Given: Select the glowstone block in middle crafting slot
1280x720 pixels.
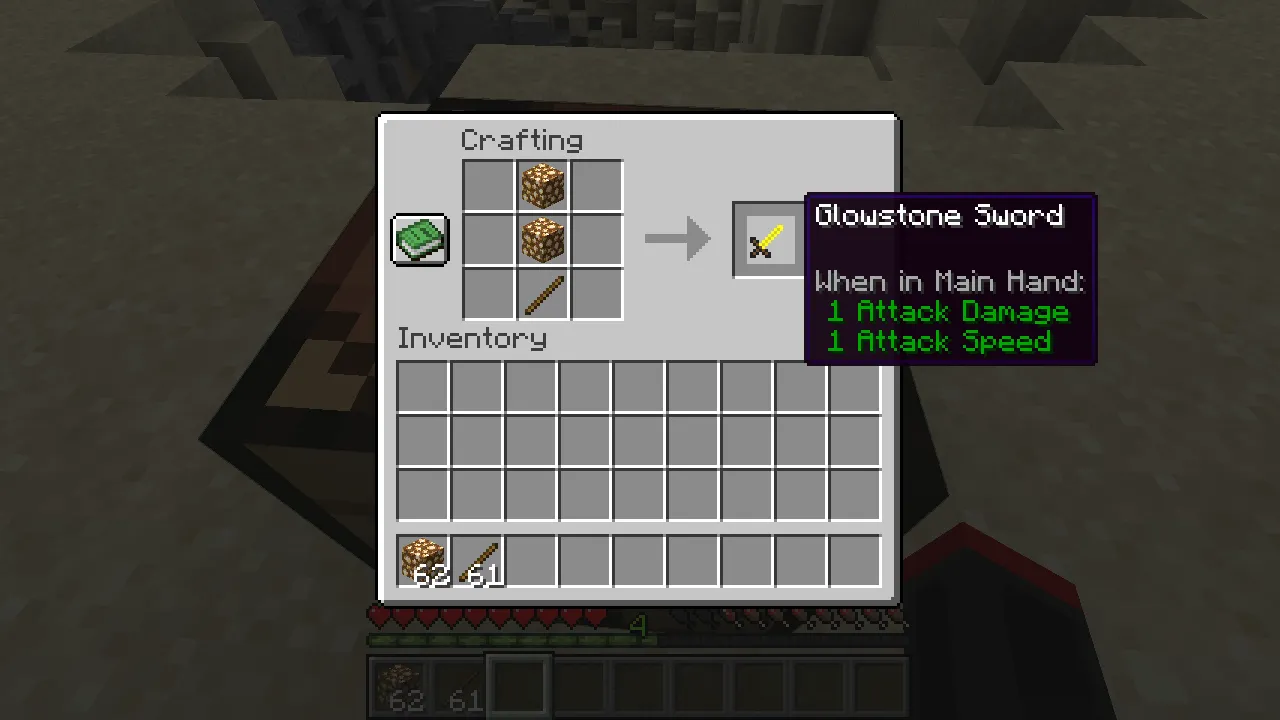Looking at the screenshot, I should [x=542, y=239].
